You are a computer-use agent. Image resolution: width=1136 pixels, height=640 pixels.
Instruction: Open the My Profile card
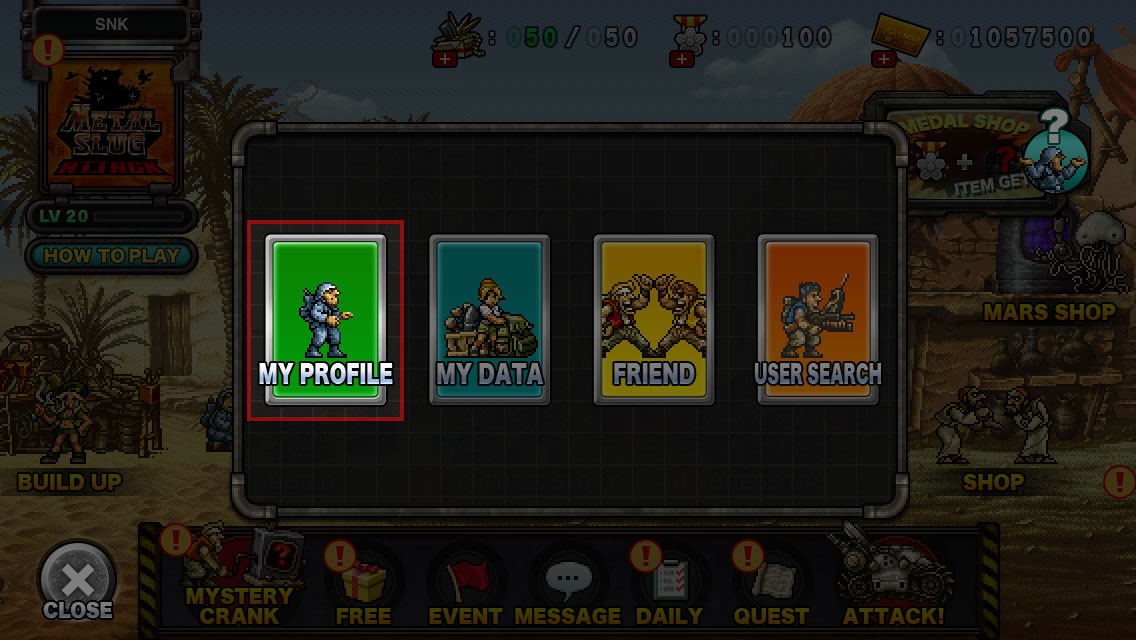(325, 320)
